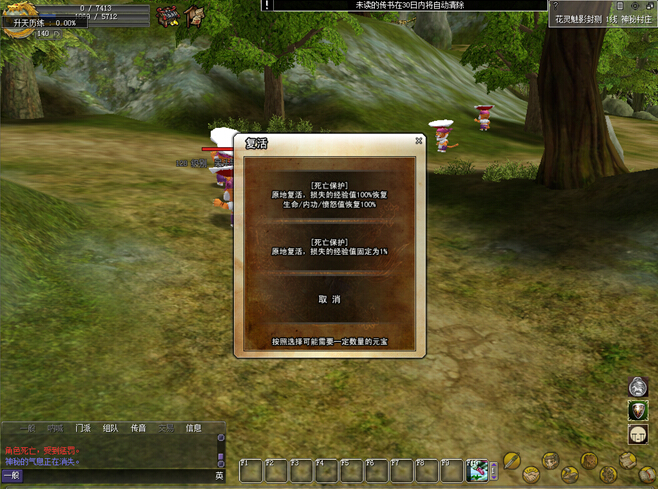Viewport: 658px width, 489px height.
Task: Open the 一般 chat channel selector
Action: [12, 476]
